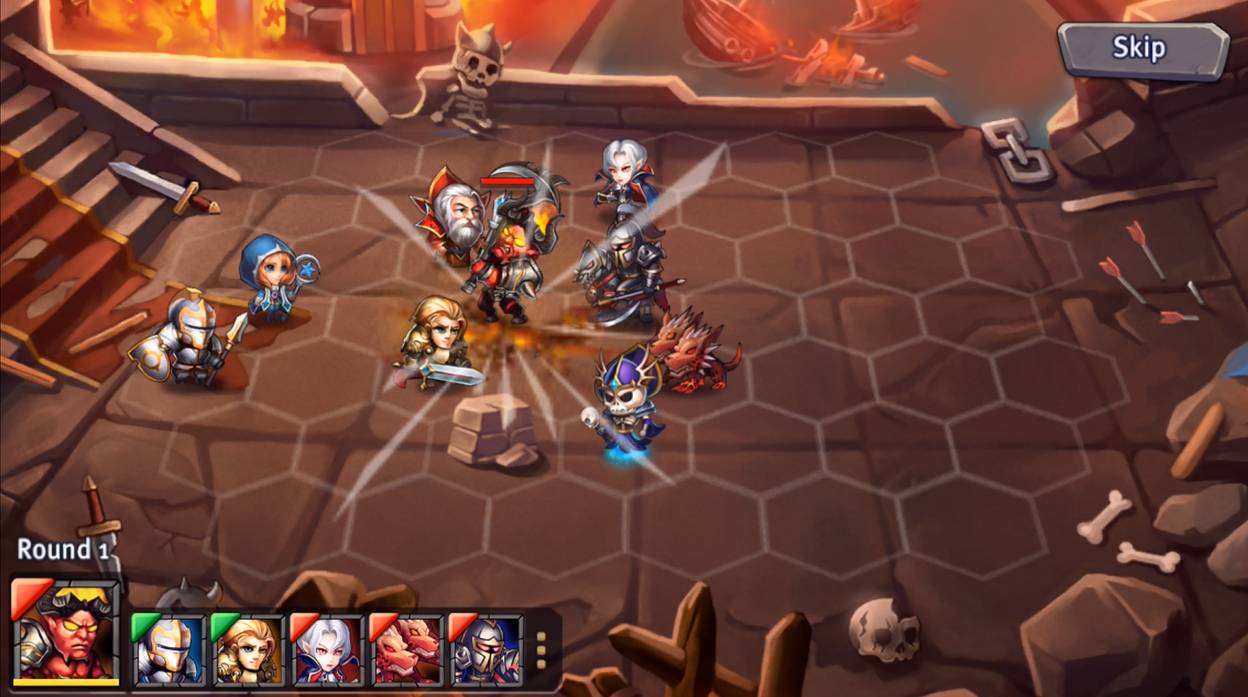The image size is (1248, 697).
Task: Select the dark armored knight turn portrait
Action: coord(486,650)
